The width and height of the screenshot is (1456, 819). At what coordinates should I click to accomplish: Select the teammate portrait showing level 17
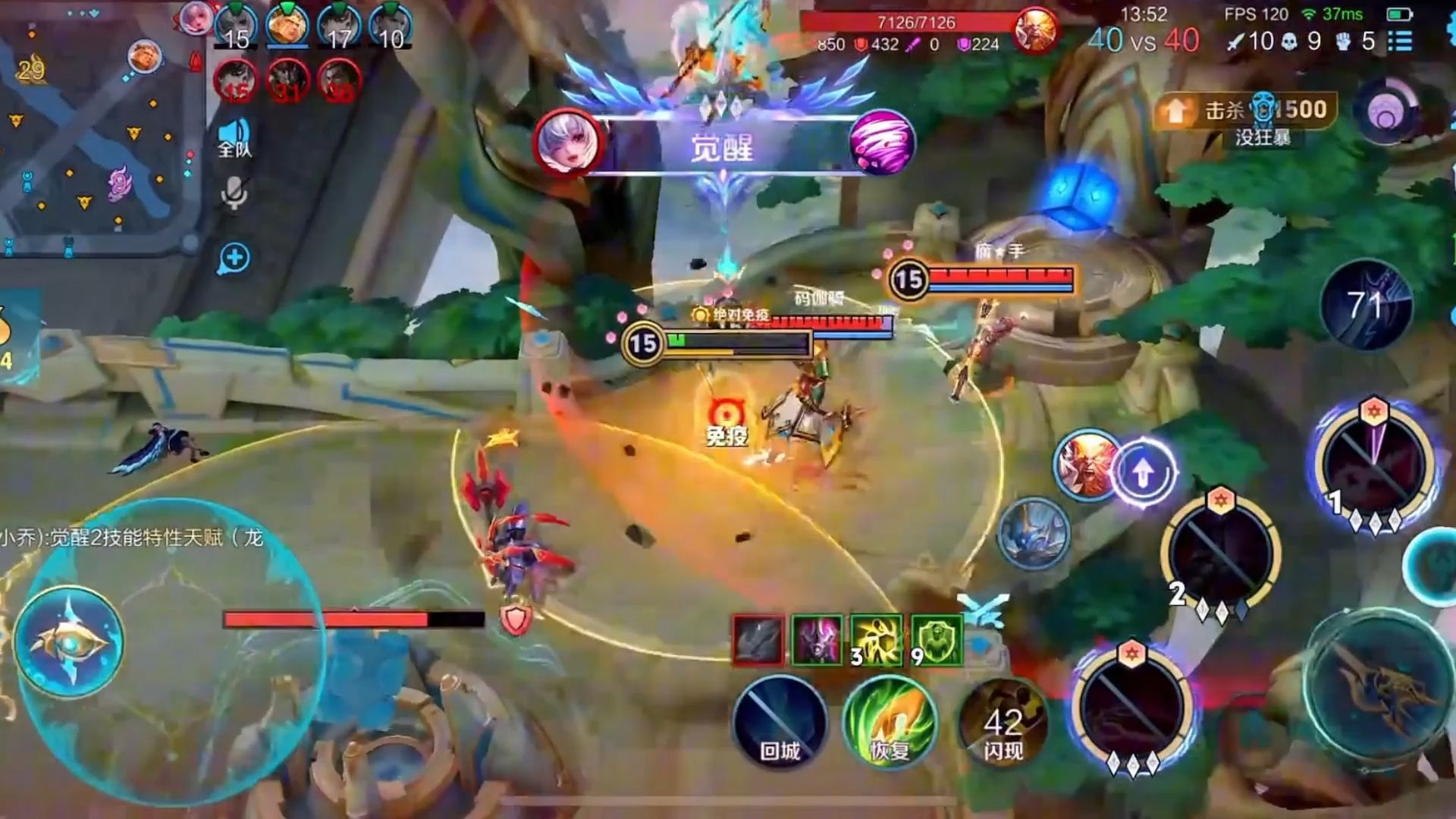coord(339,26)
